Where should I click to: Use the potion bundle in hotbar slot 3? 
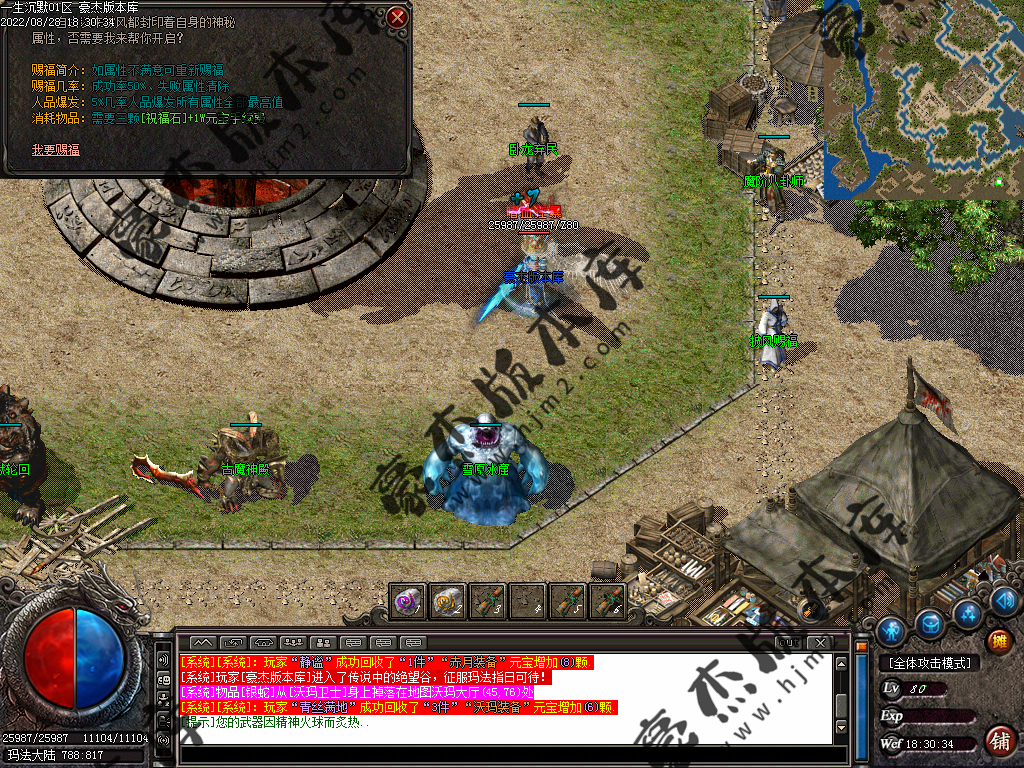pyautogui.click(x=488, y=601)
